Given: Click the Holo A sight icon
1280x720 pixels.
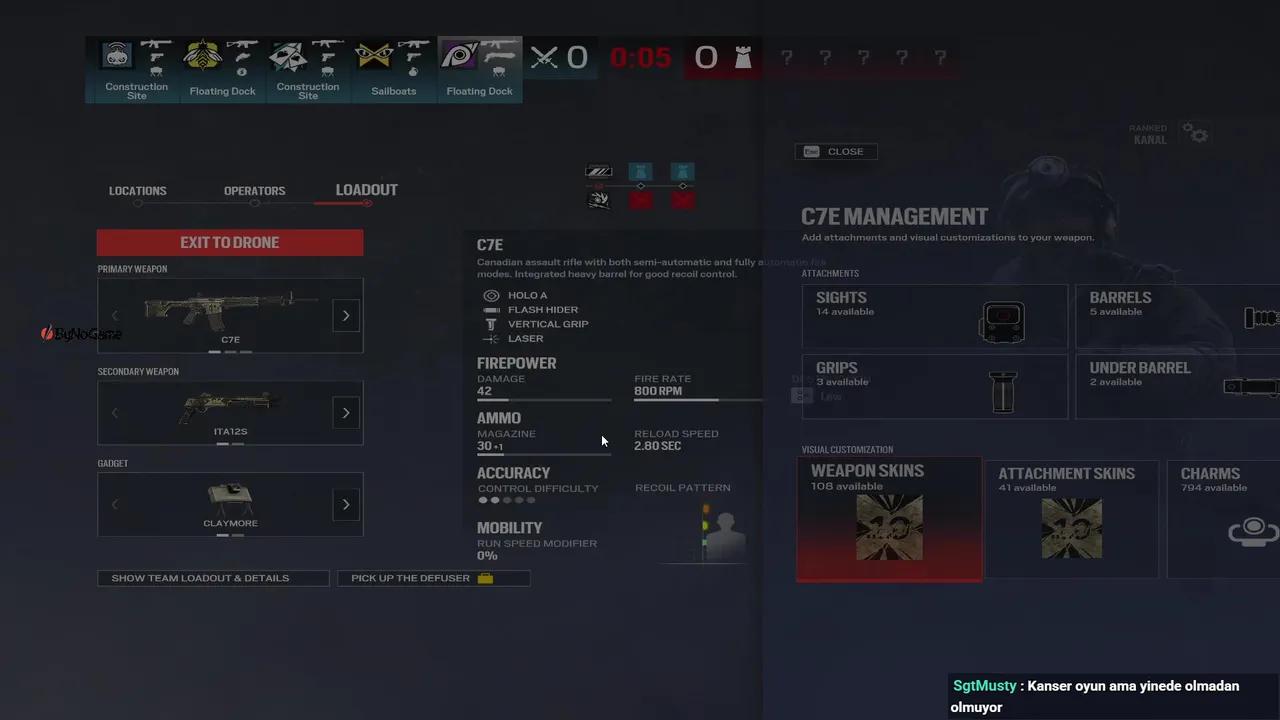Looking at the screenshot, I should tap(491, 295).
